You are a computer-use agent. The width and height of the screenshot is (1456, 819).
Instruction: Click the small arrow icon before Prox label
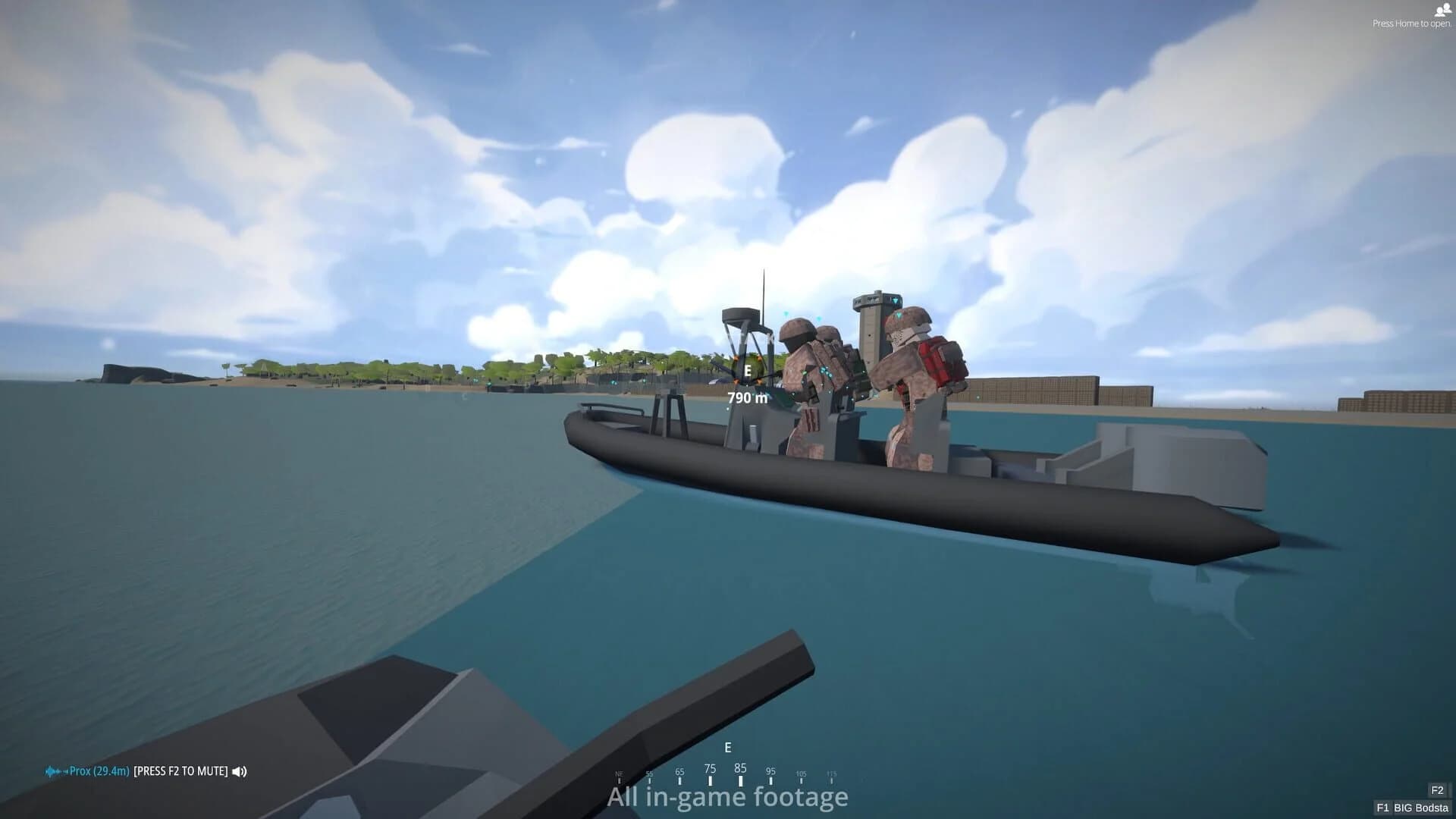66,771
